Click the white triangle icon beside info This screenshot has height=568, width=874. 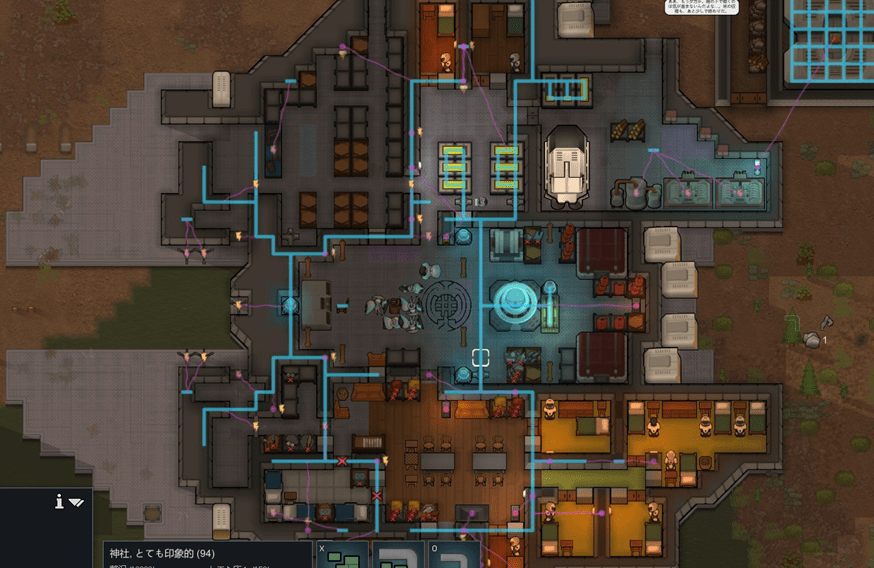(x=76, y=502)
